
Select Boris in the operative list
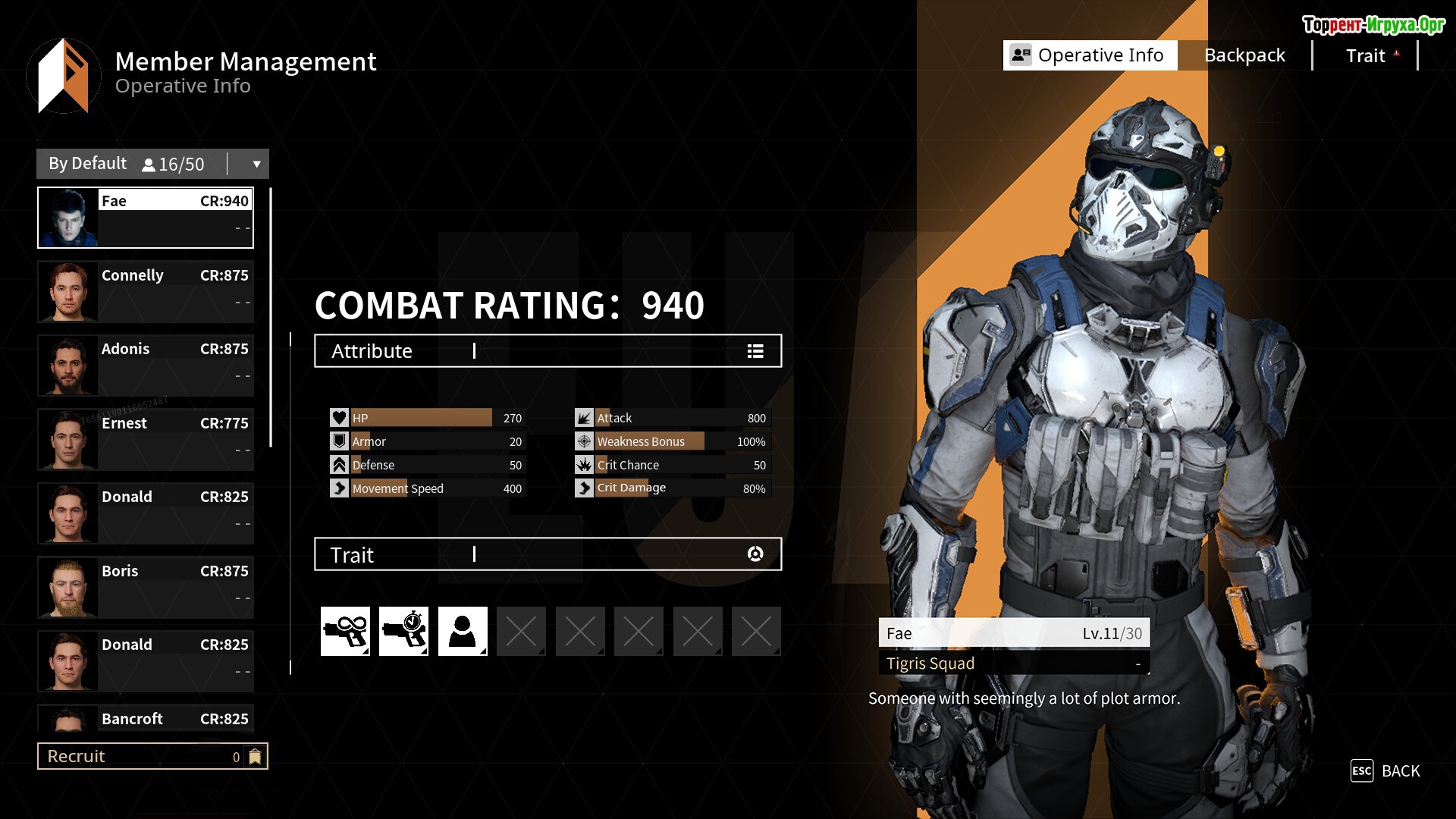pyautogui.click(x=146, y=587)
